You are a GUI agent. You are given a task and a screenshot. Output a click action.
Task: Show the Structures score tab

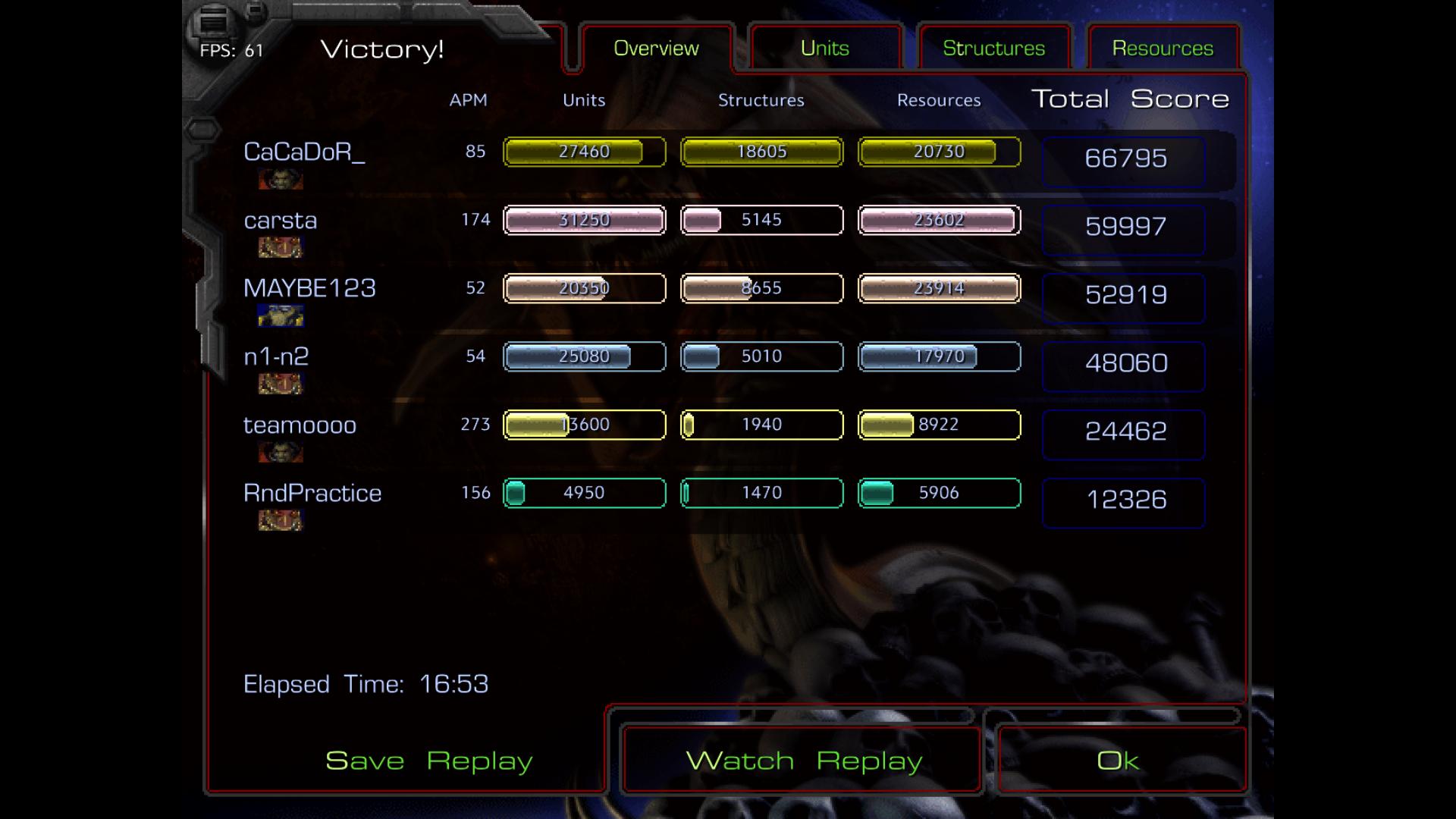click(x=993, y=49)
